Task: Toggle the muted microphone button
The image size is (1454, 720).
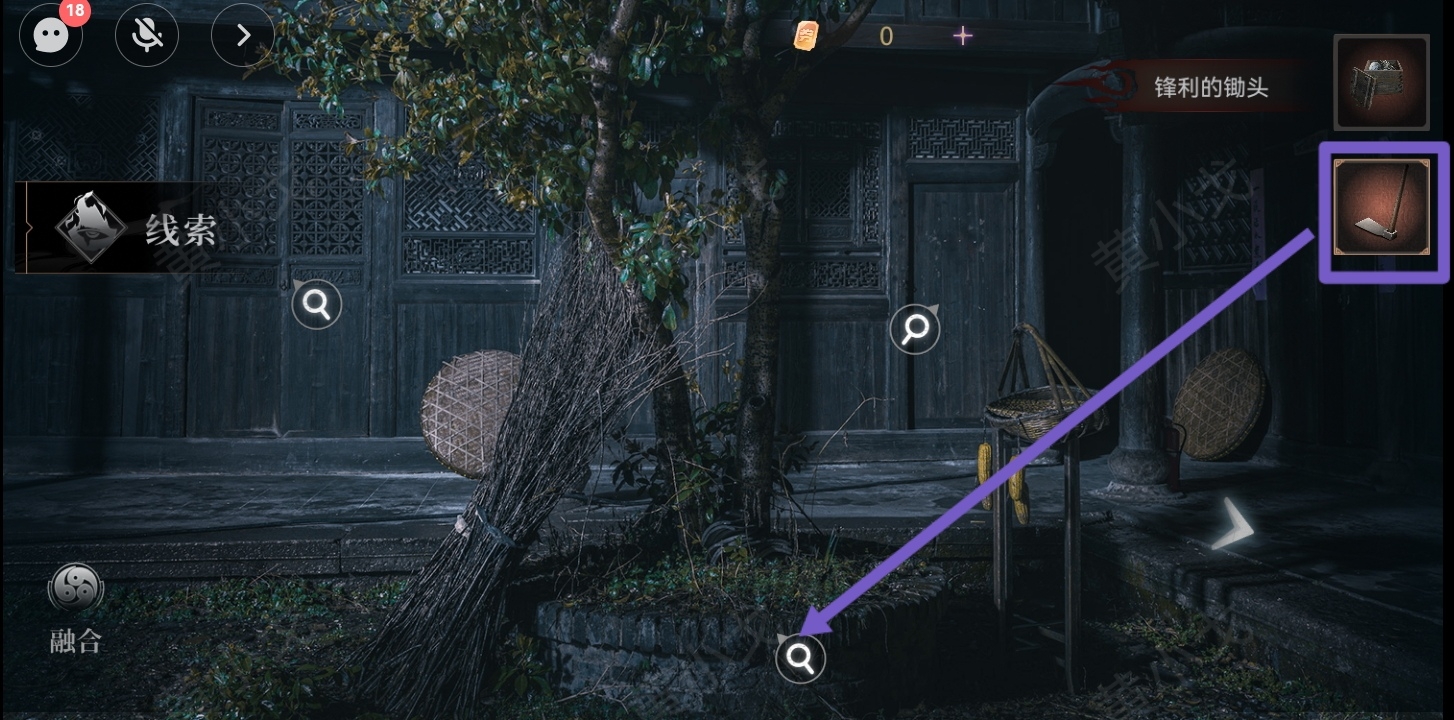Action: [147, 36]
